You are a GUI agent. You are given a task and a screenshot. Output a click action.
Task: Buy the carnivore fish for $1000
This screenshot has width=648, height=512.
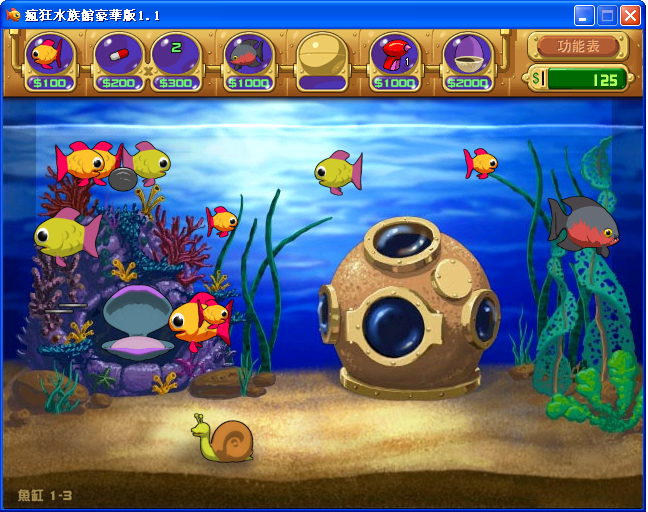click(249, 58)
